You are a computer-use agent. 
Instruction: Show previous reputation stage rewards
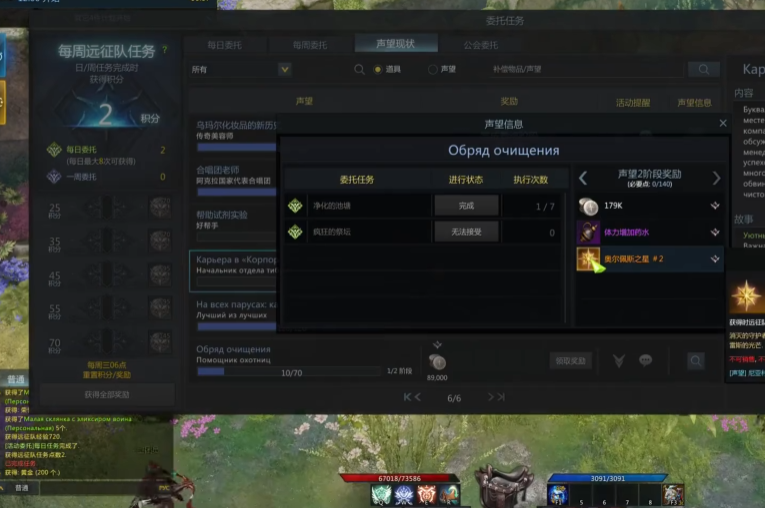coord(584,178)
